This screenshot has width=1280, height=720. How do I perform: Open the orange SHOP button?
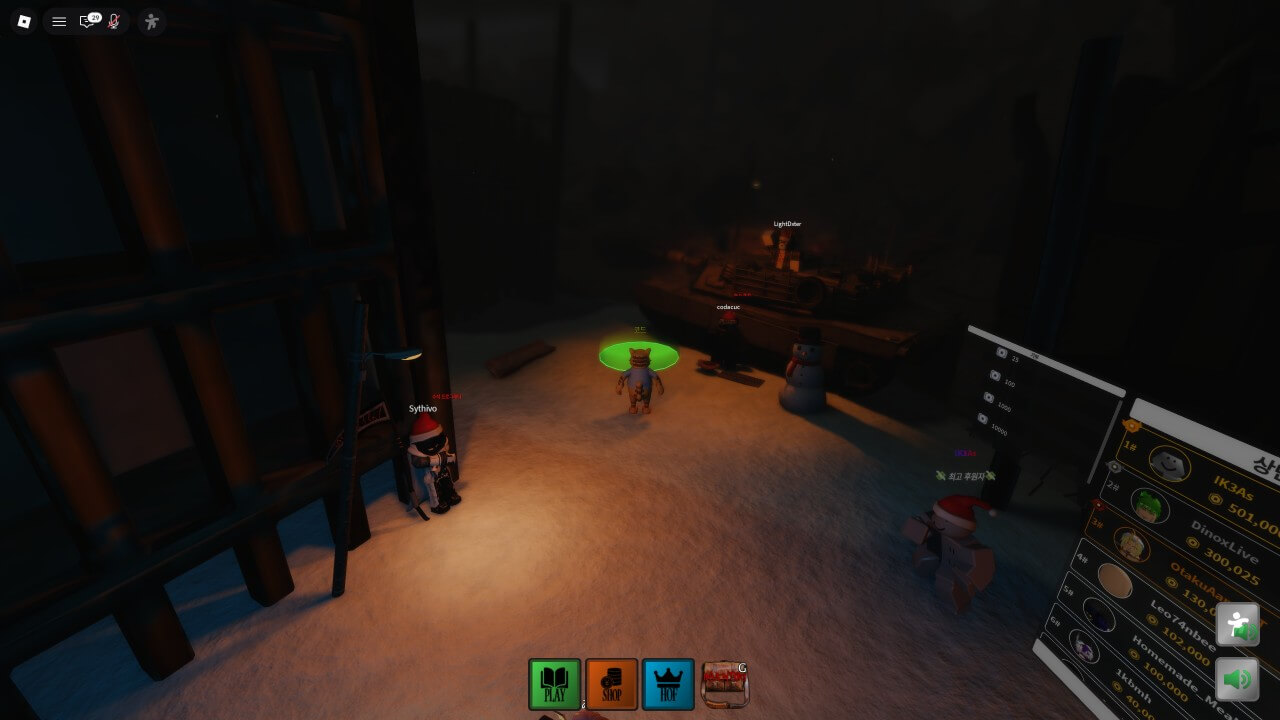[611, 685]
